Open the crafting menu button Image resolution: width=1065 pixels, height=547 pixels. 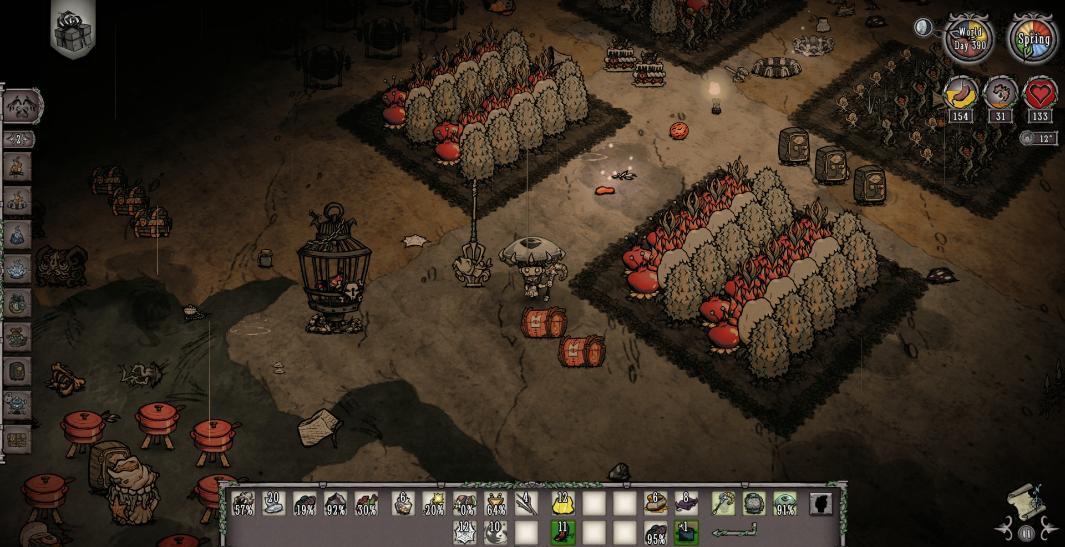[22, 104]
